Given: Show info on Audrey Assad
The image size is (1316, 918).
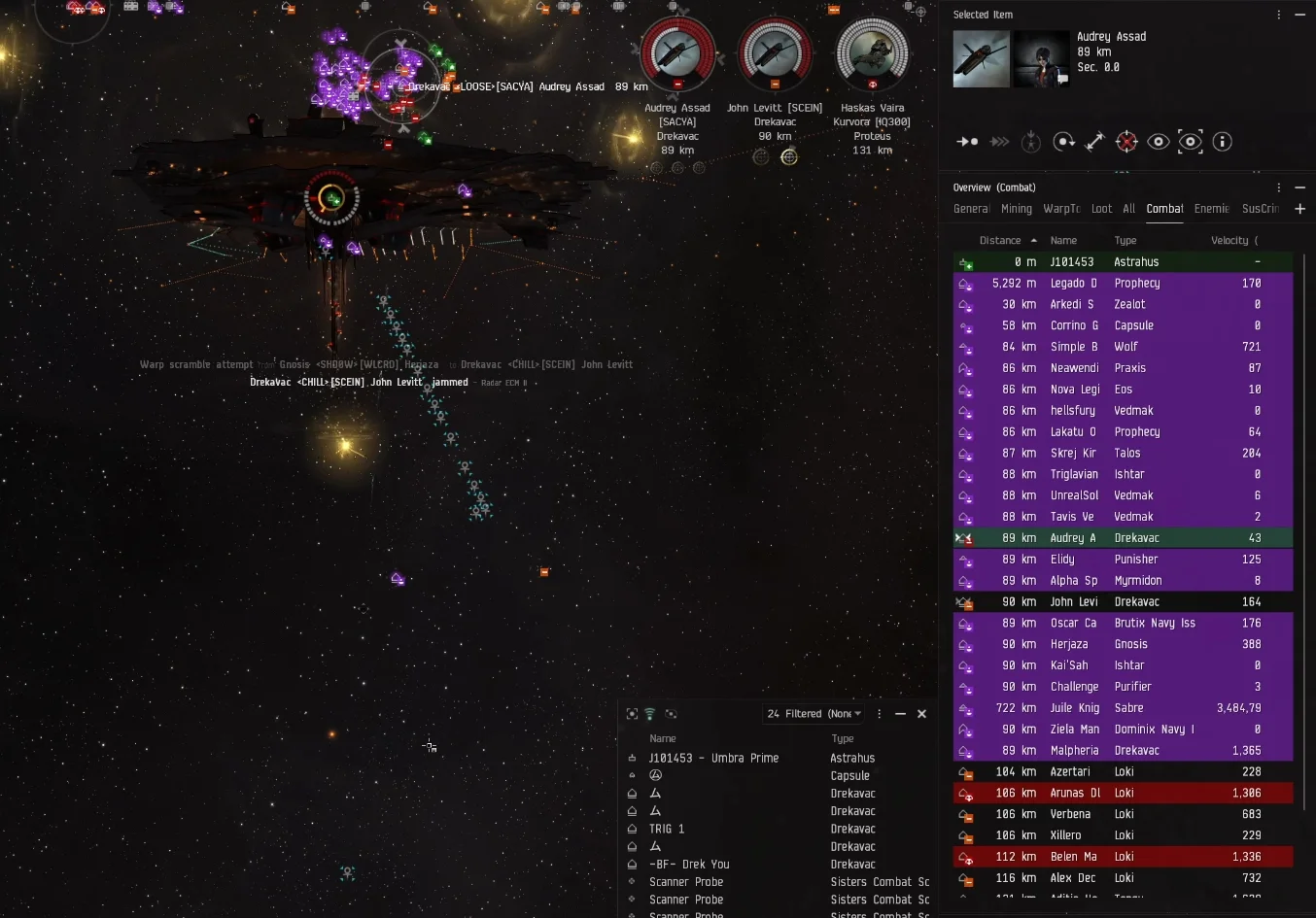Looking at the screenshot, I should [x=1222, y=142].
